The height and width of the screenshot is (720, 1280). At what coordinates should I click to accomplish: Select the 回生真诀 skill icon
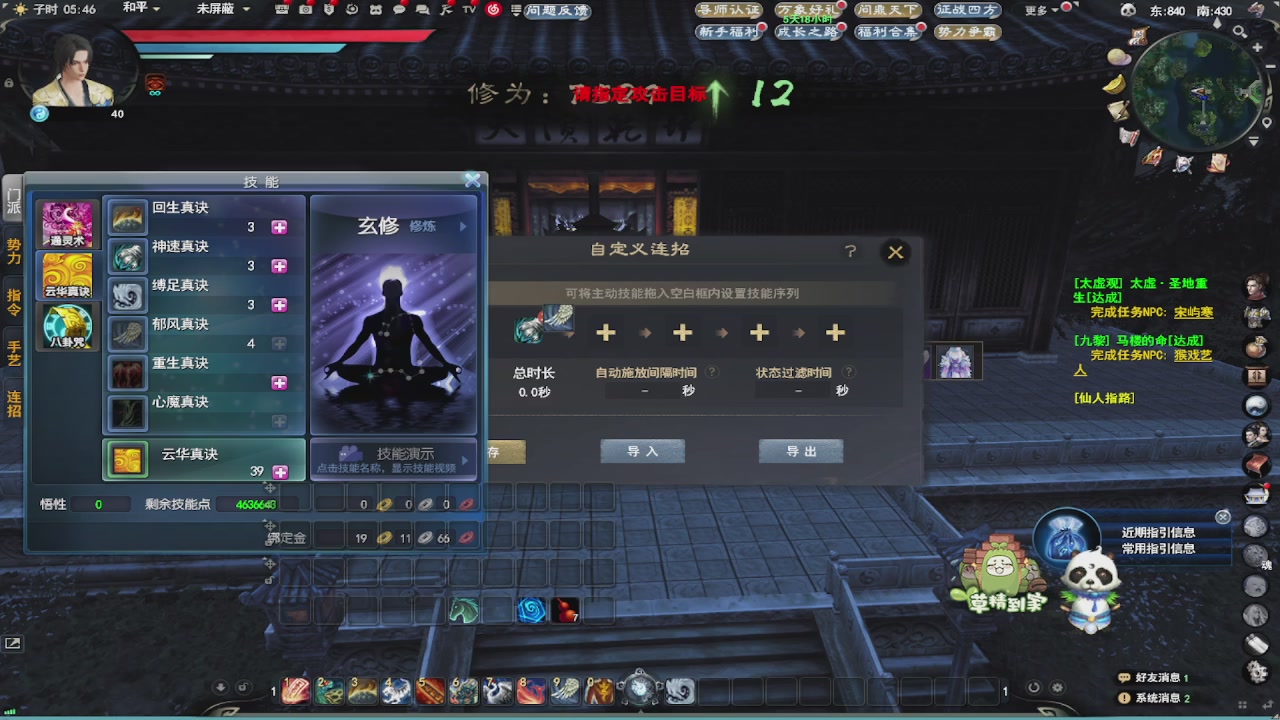click(127, 220)
